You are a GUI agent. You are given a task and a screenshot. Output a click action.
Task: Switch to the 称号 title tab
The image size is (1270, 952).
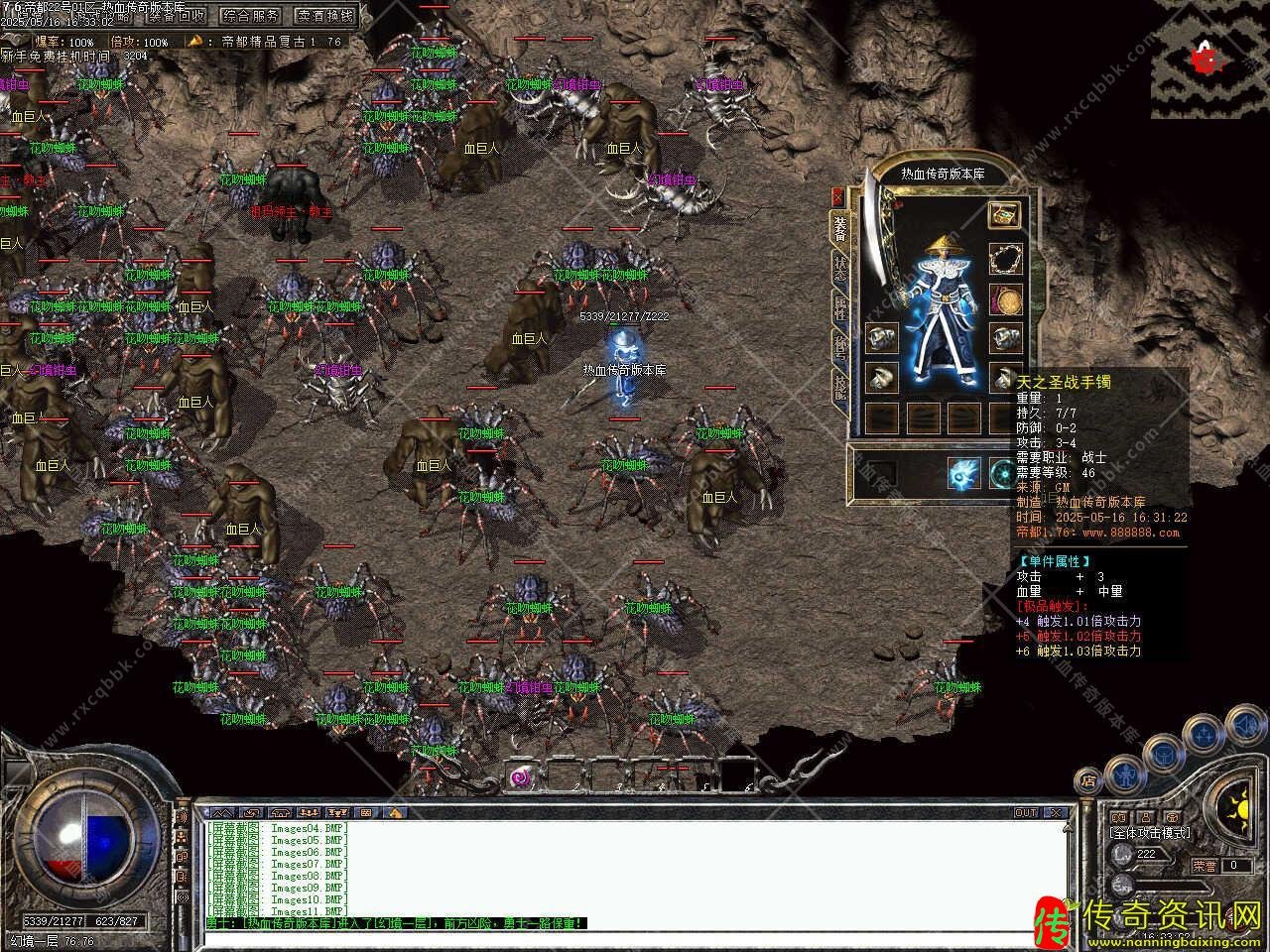840,347
